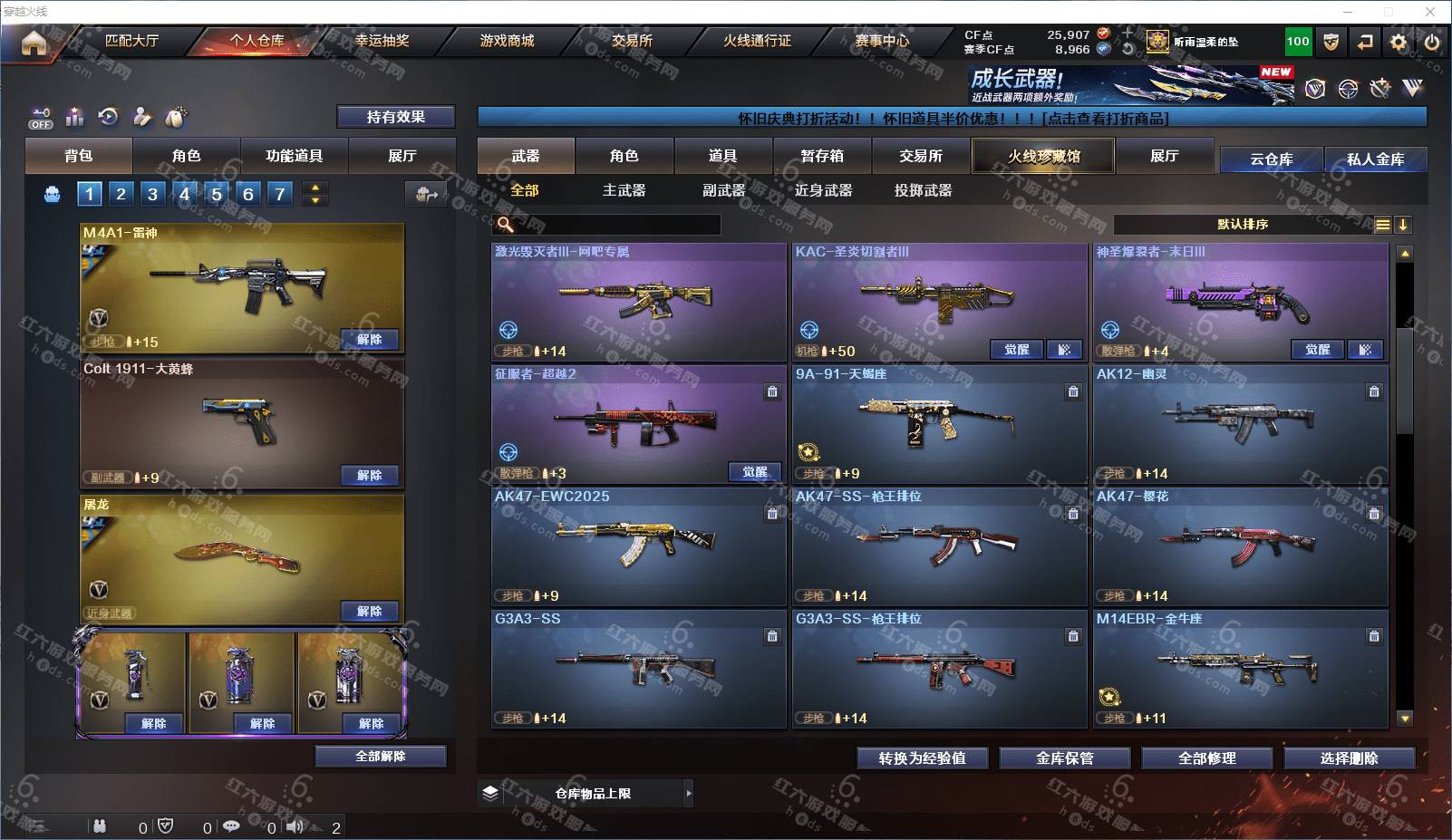Click the 持有效果 button

pyautogui.click(x=395, y=117)
